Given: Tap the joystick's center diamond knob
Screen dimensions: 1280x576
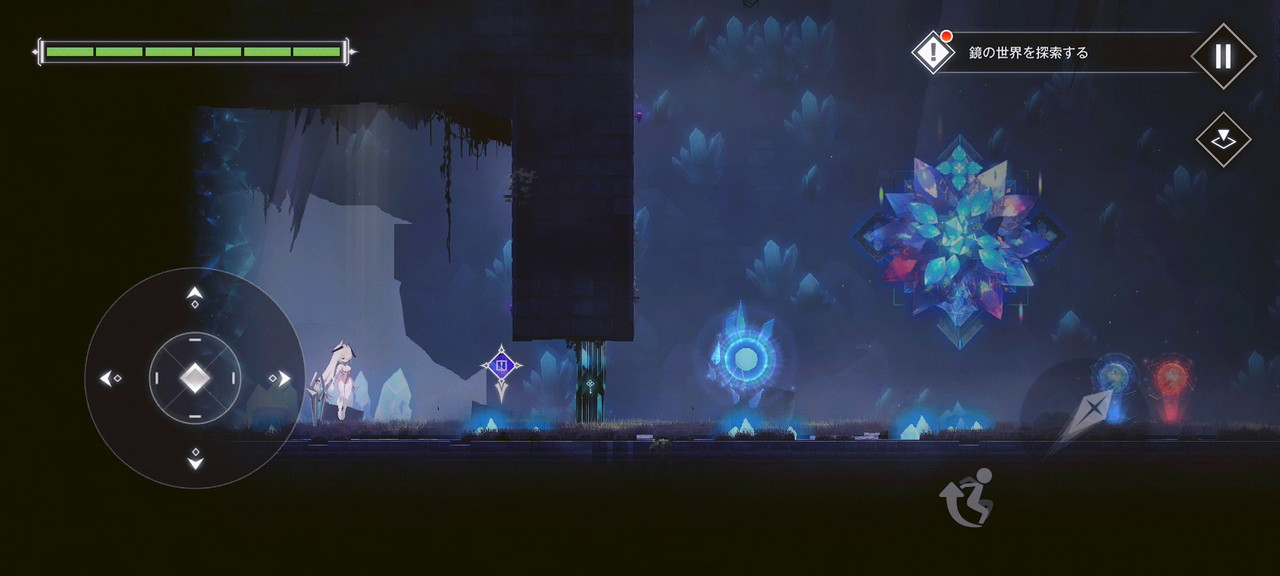Looking at the screenshot, I should (195, 378).
